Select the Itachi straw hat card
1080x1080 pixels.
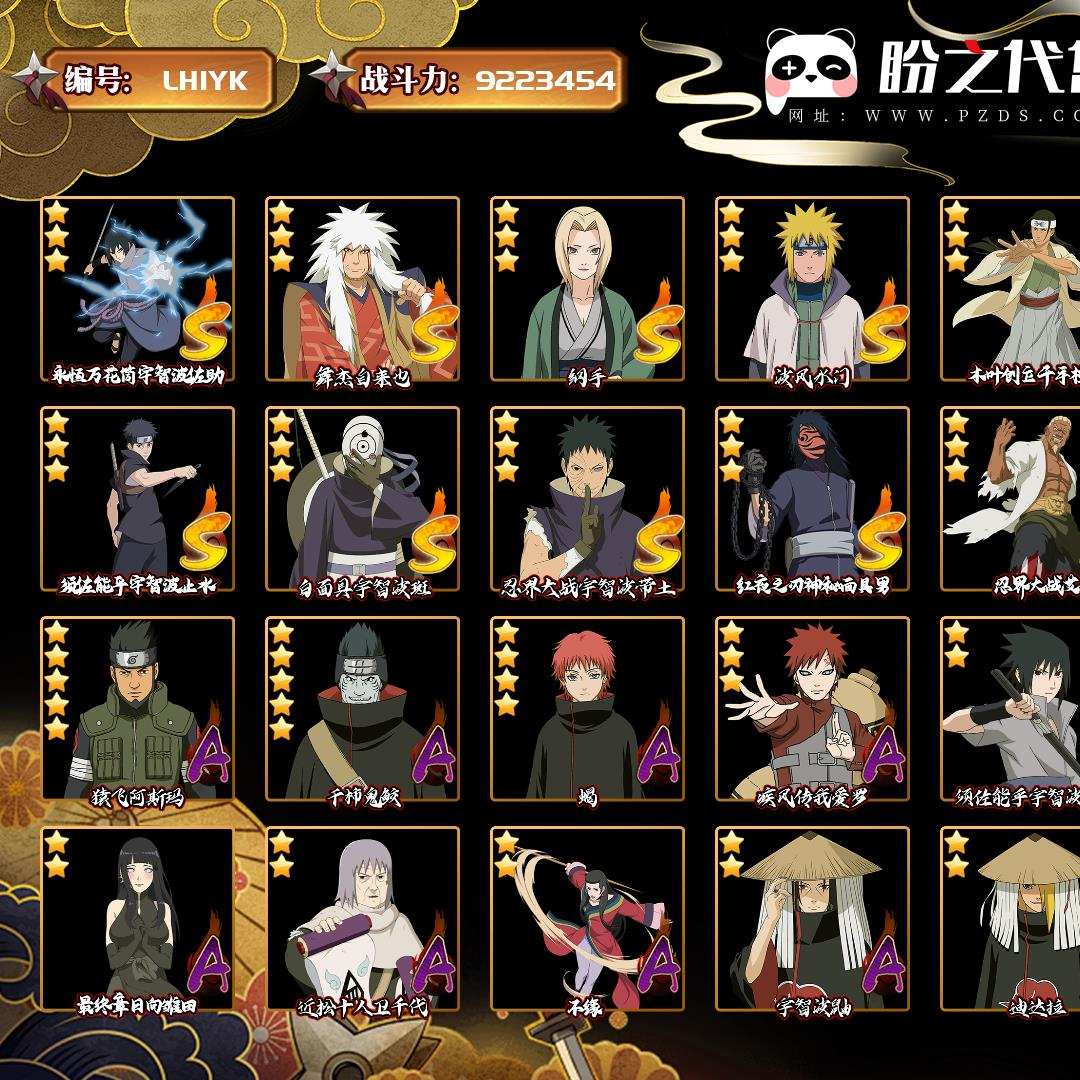[812, 918]
